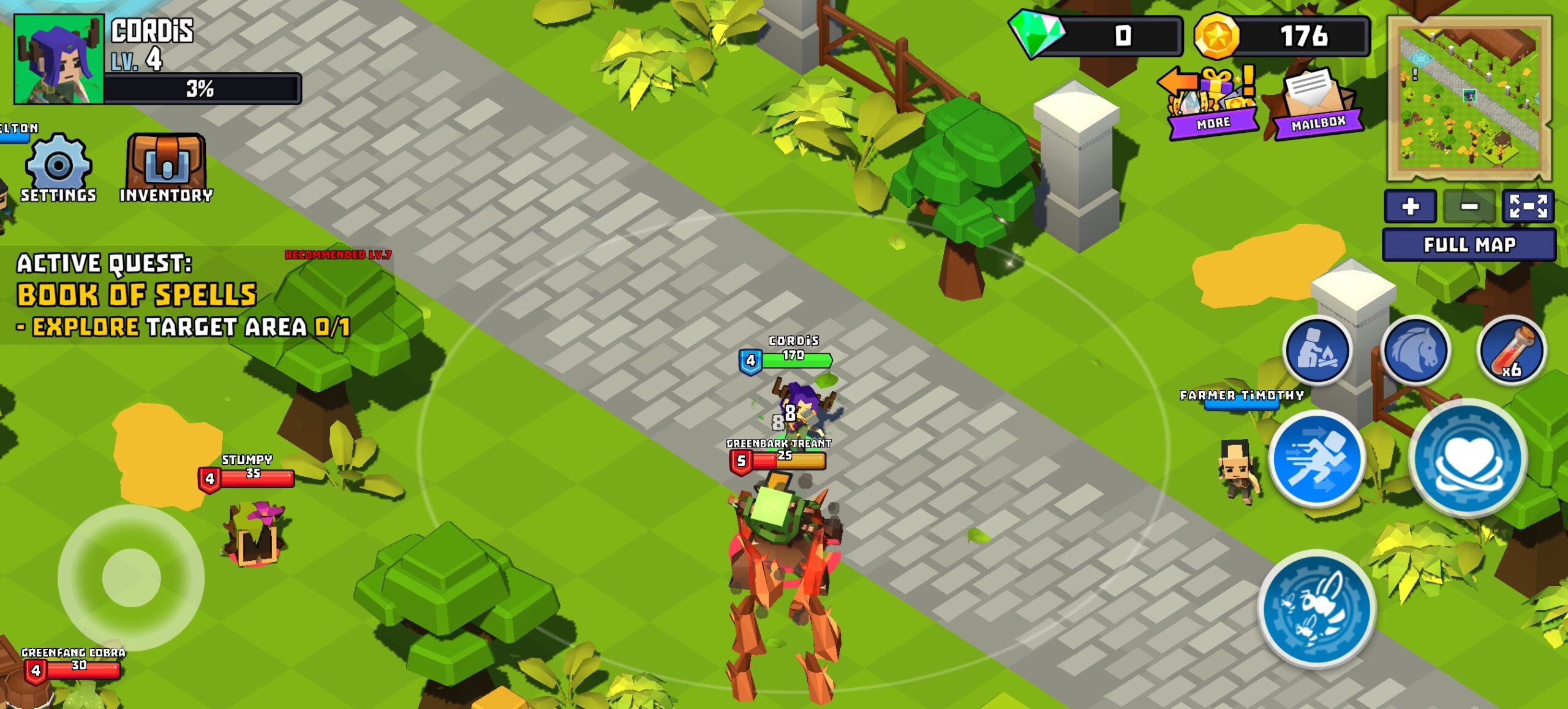
Task: Zoom in the minimap with plus
Action: coord(1410,206)
